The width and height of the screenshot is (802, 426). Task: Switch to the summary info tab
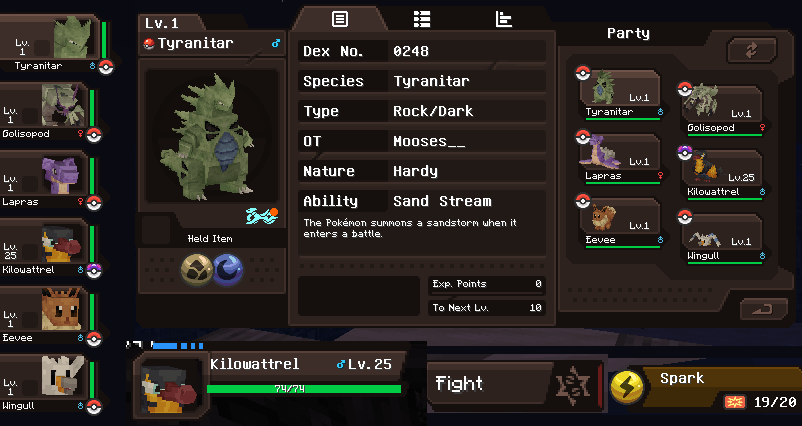click(x=340, y=19)
